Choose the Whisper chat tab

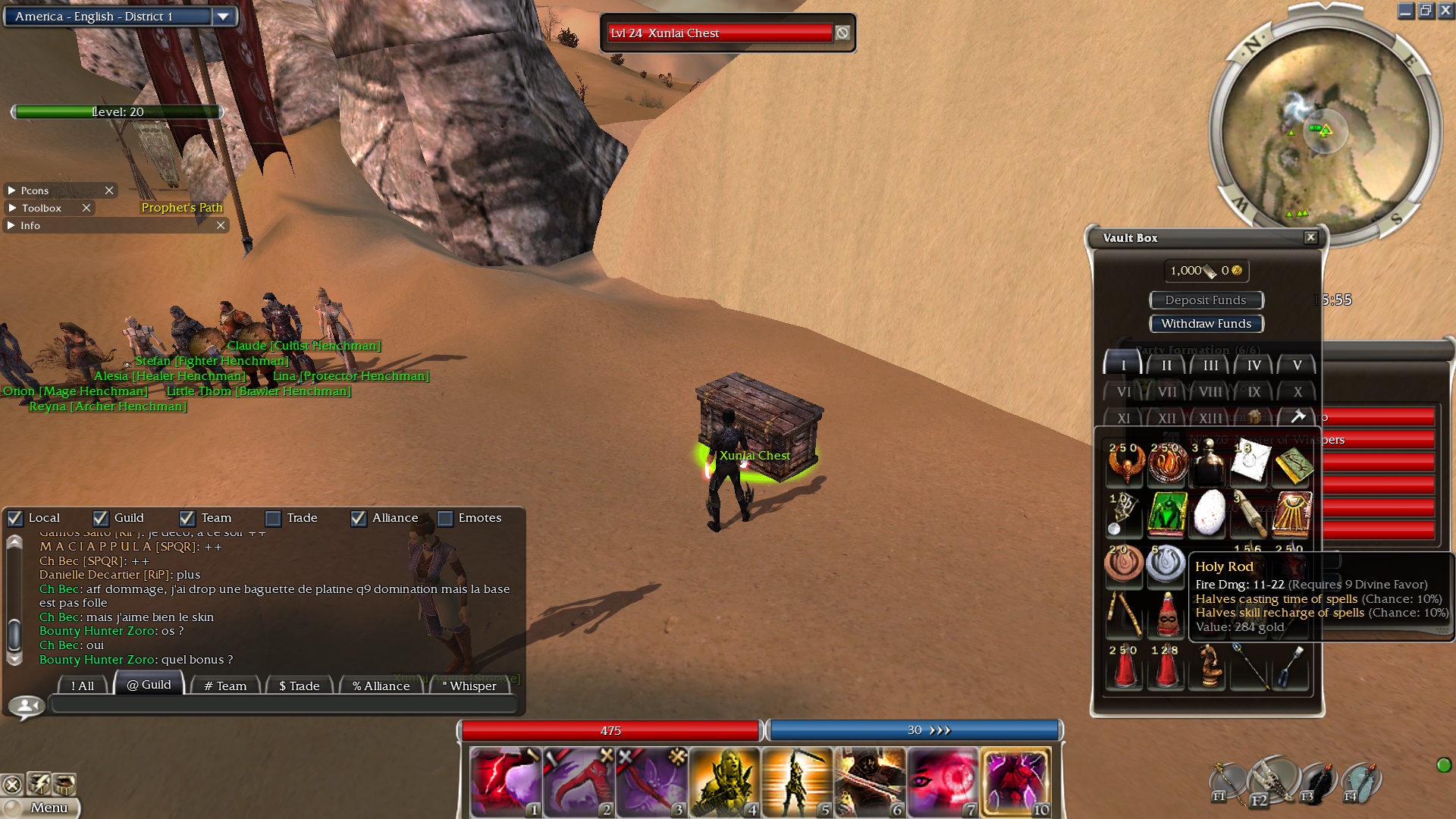469,686
